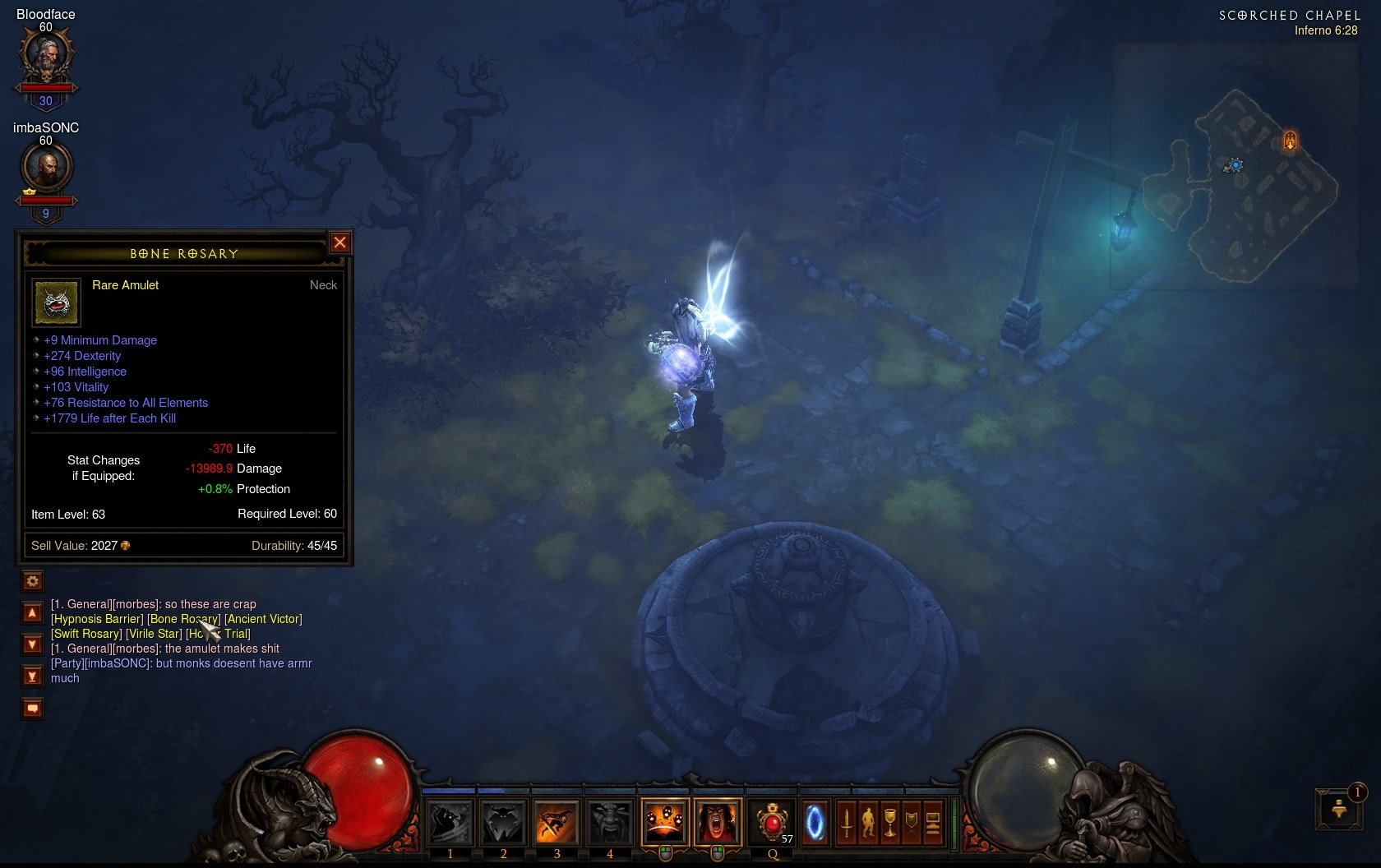
Task: View the Virile Star item link
Action: pyautogui.click(x=154, y=634)
